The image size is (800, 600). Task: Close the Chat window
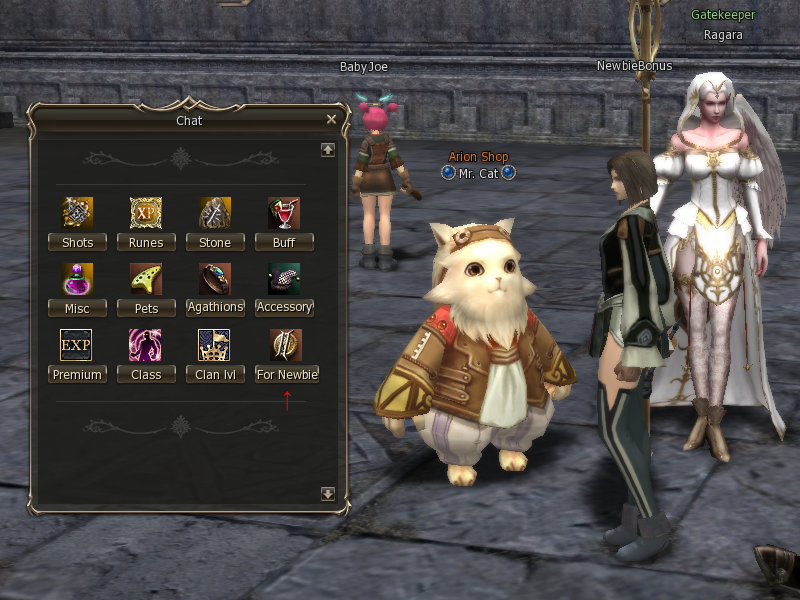point(332,120)
